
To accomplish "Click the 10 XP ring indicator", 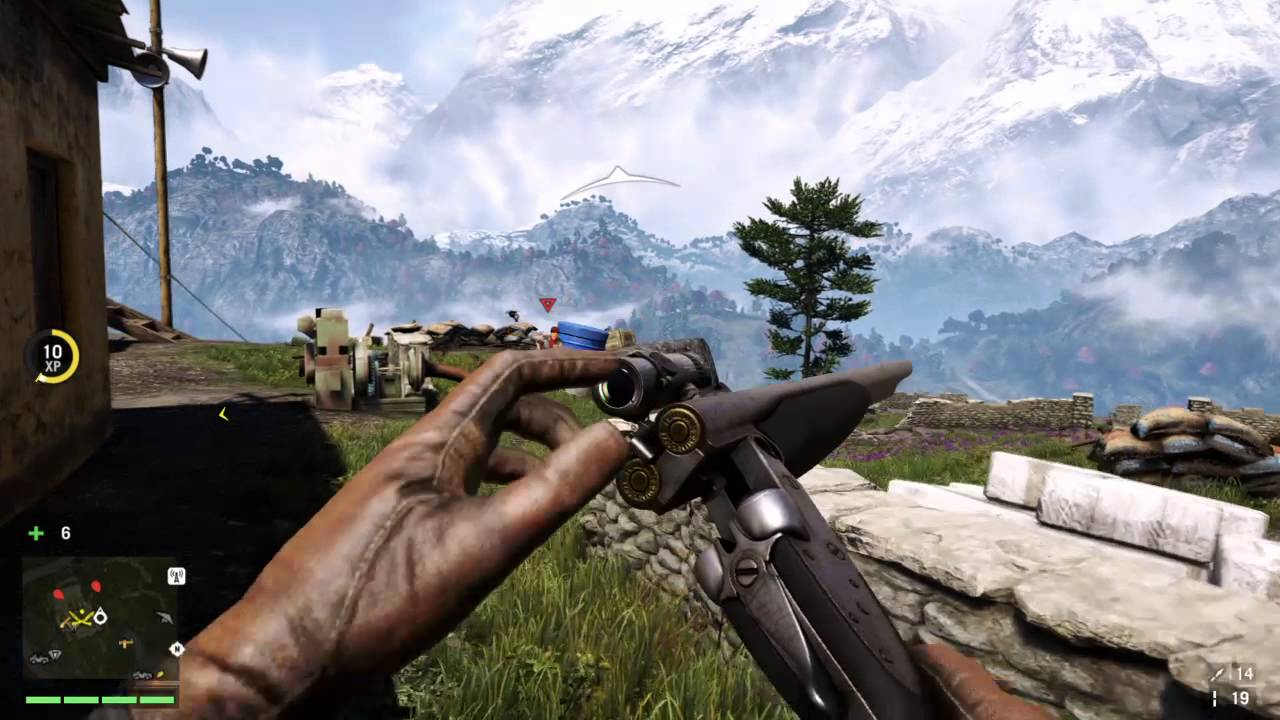I will pyautogui.click(x=52, y=356).
